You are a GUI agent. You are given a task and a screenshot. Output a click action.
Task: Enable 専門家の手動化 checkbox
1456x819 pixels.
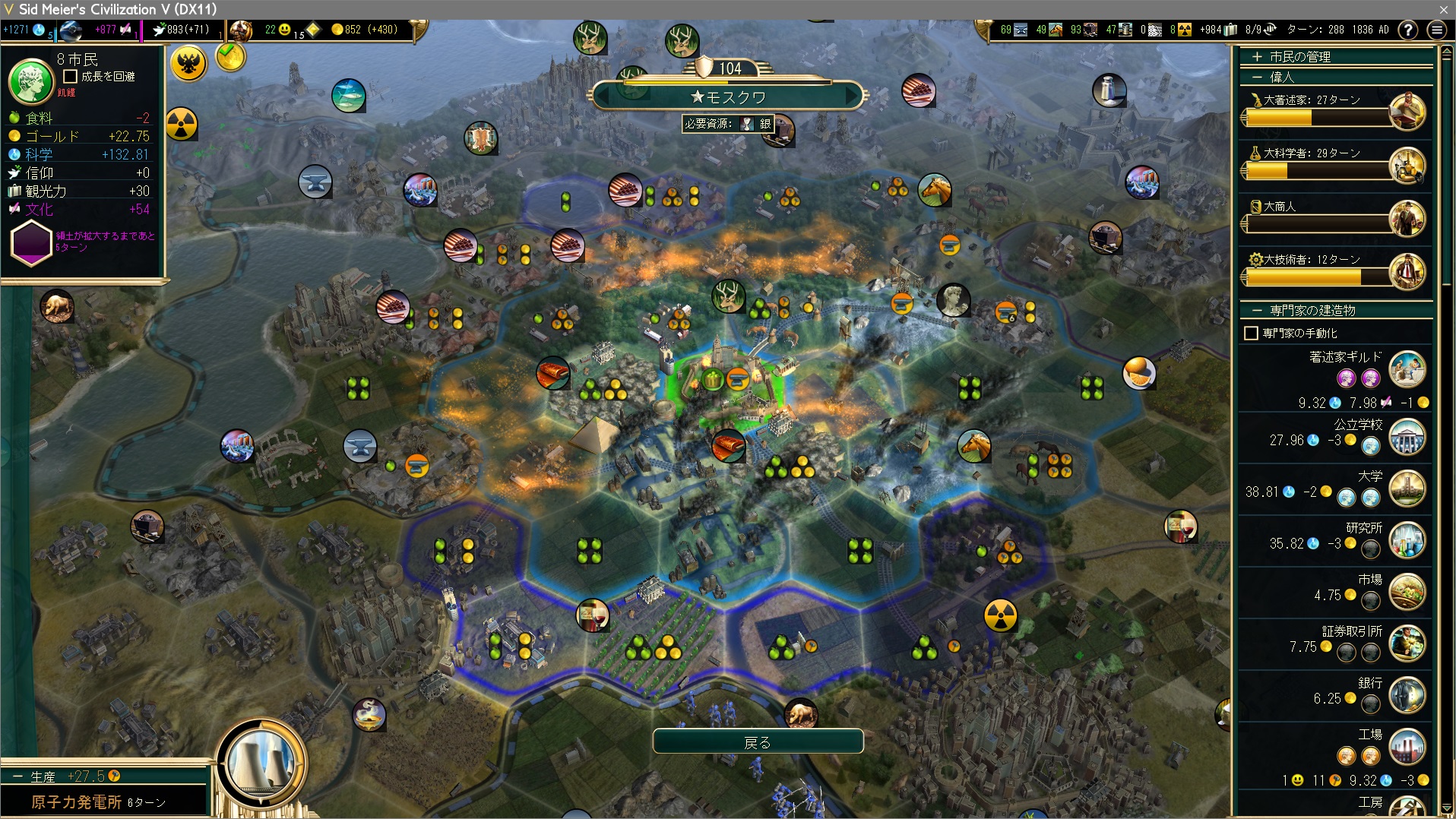coord(1251,333)
